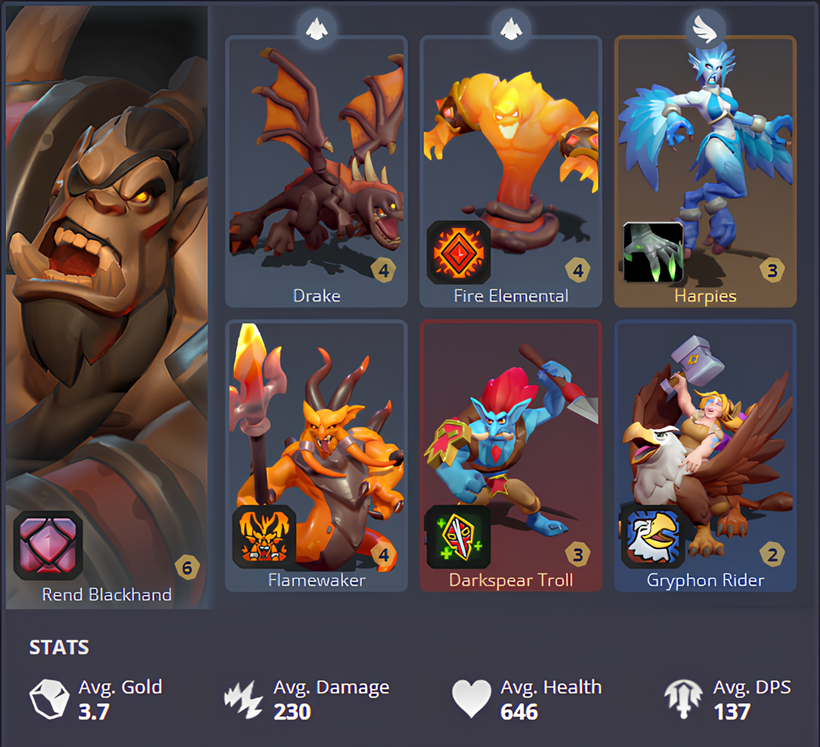Select the Rend Blackhand leader card

[x=108, y=300]
